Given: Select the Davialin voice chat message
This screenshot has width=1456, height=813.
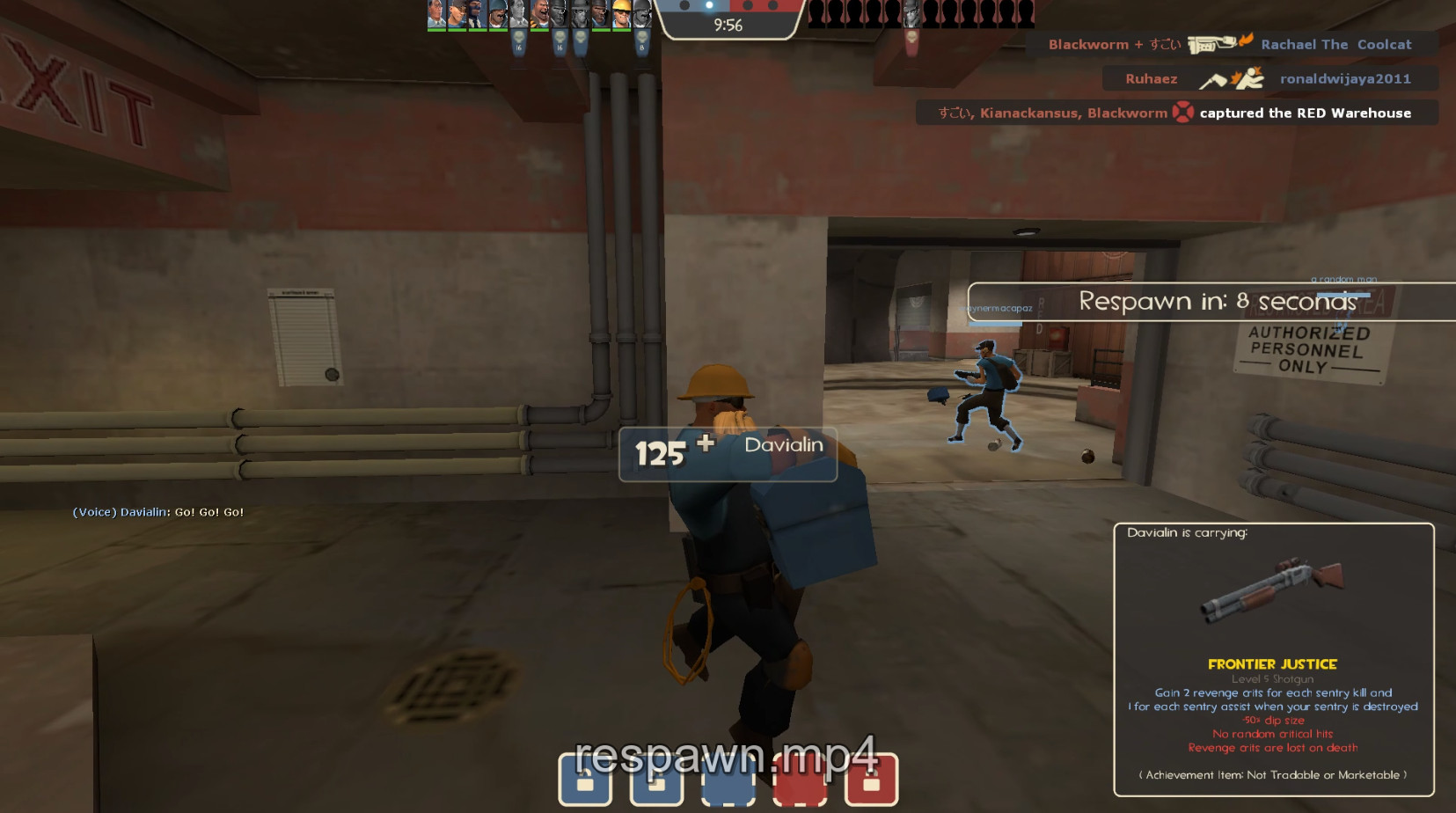Looking at the screenshot, I should click(x=157, y=511).
